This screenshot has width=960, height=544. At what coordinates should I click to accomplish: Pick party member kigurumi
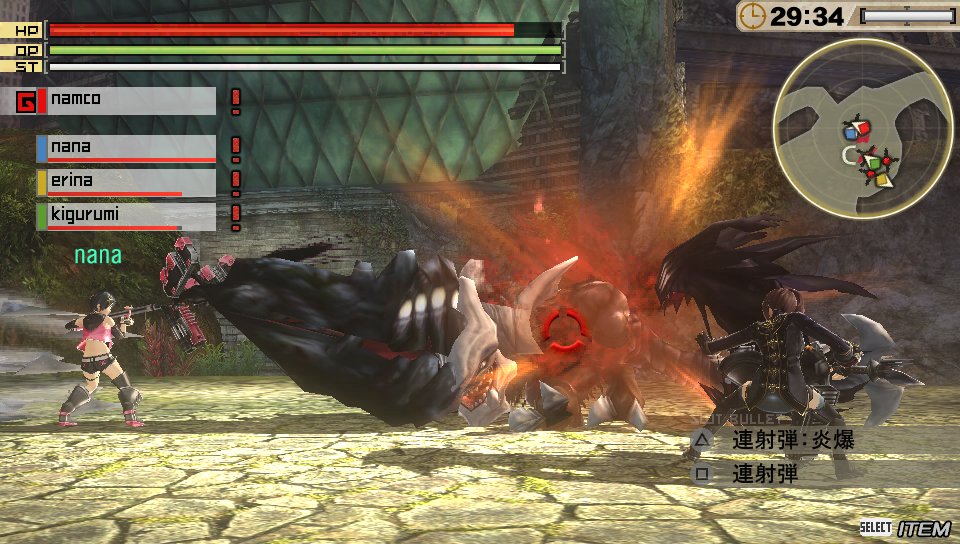coord(127,216)
